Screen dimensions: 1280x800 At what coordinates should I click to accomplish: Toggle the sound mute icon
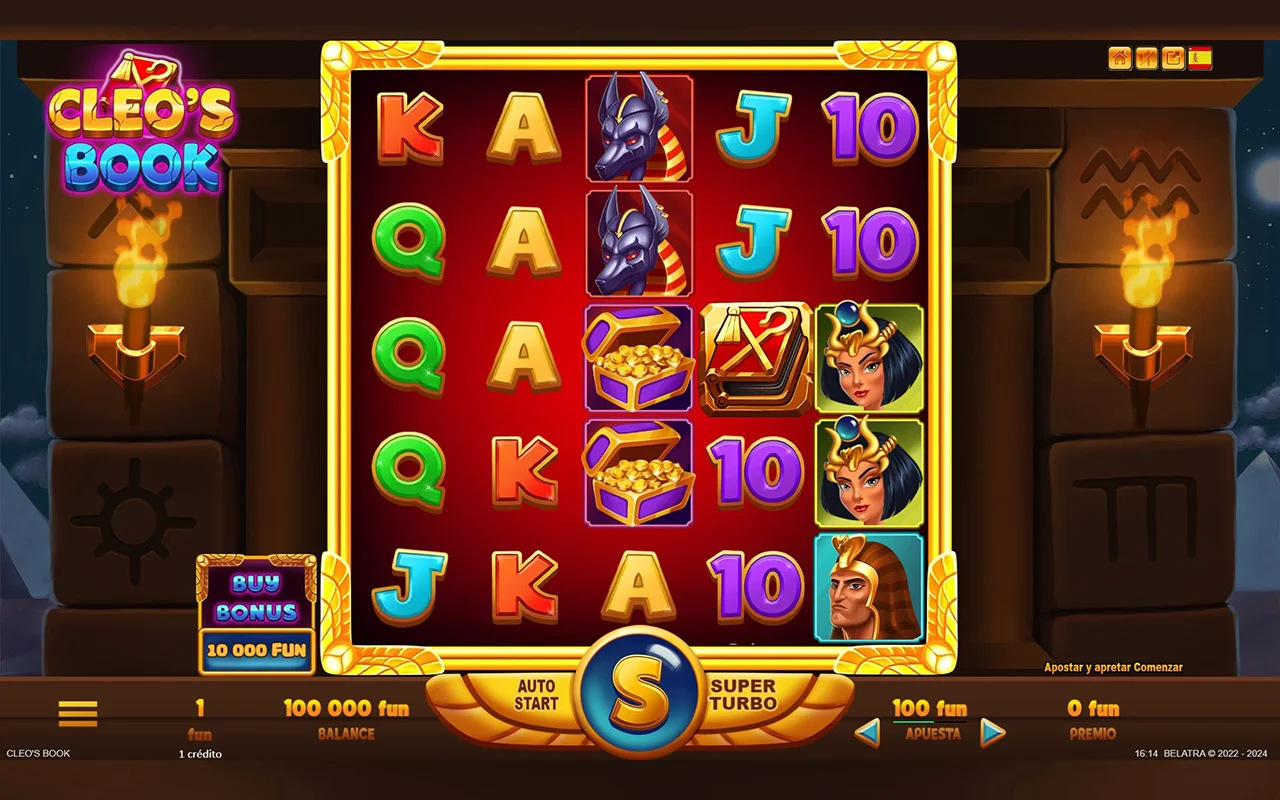[1146, 59]
